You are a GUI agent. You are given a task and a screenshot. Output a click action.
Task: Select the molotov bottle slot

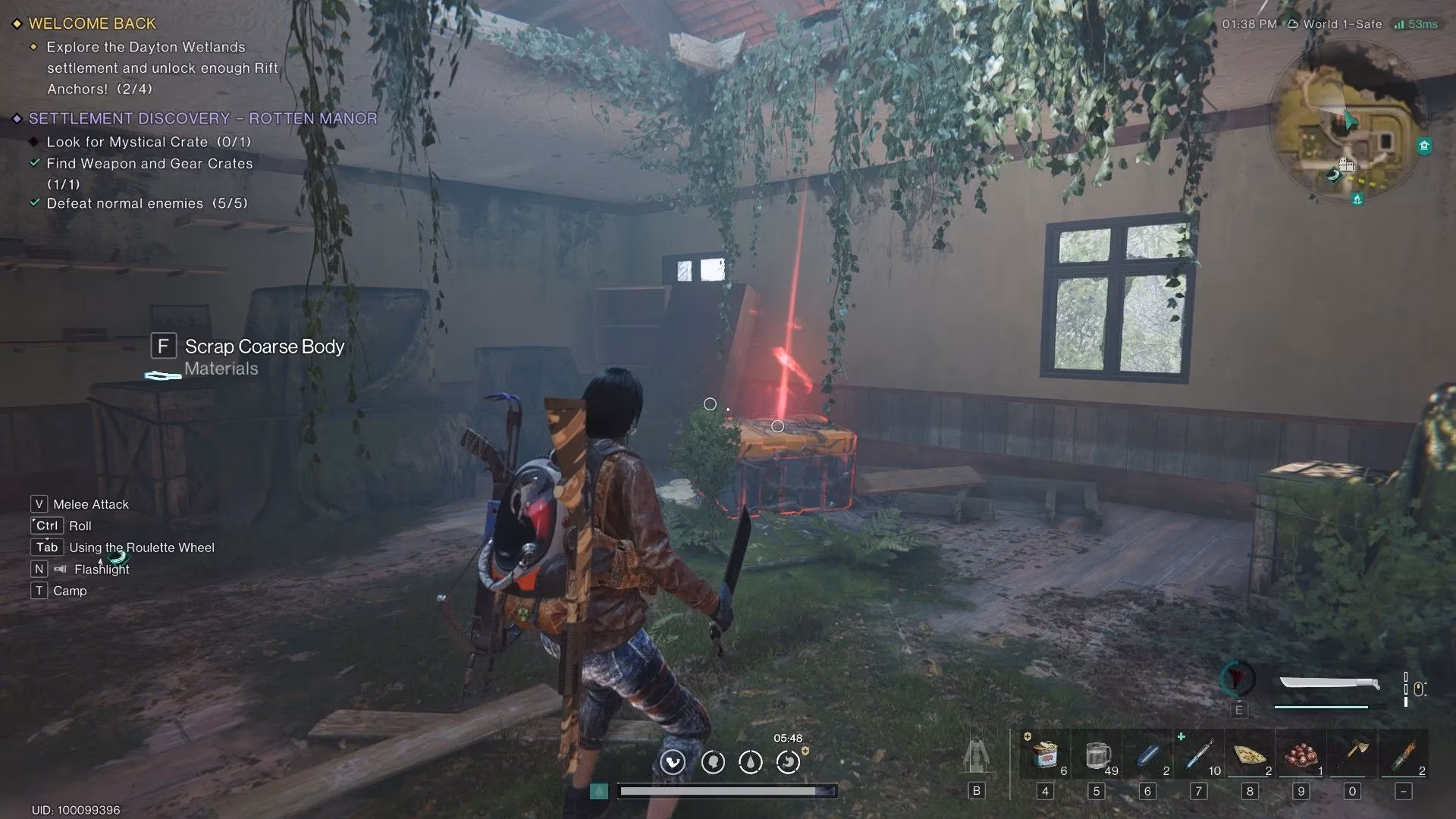[1404, 756]
